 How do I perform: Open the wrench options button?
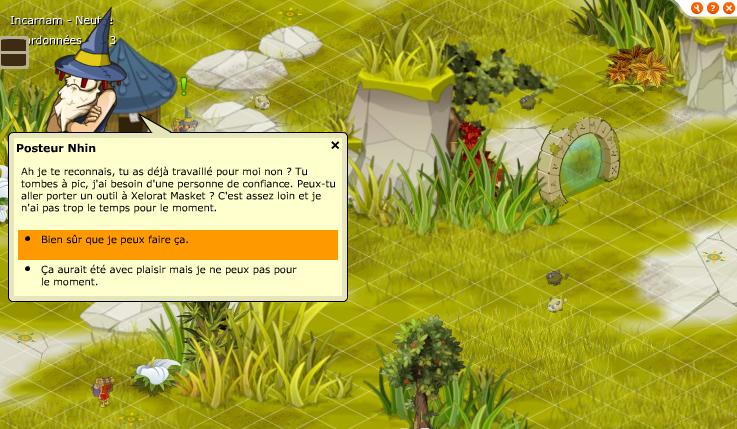coord(697,8)
